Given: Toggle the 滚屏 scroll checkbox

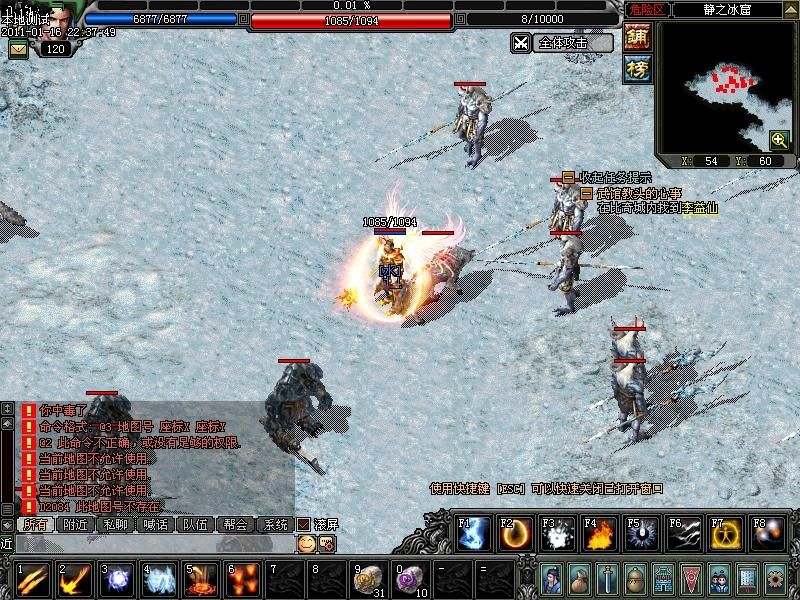Looking at the screenshot, I should point(304,524).
